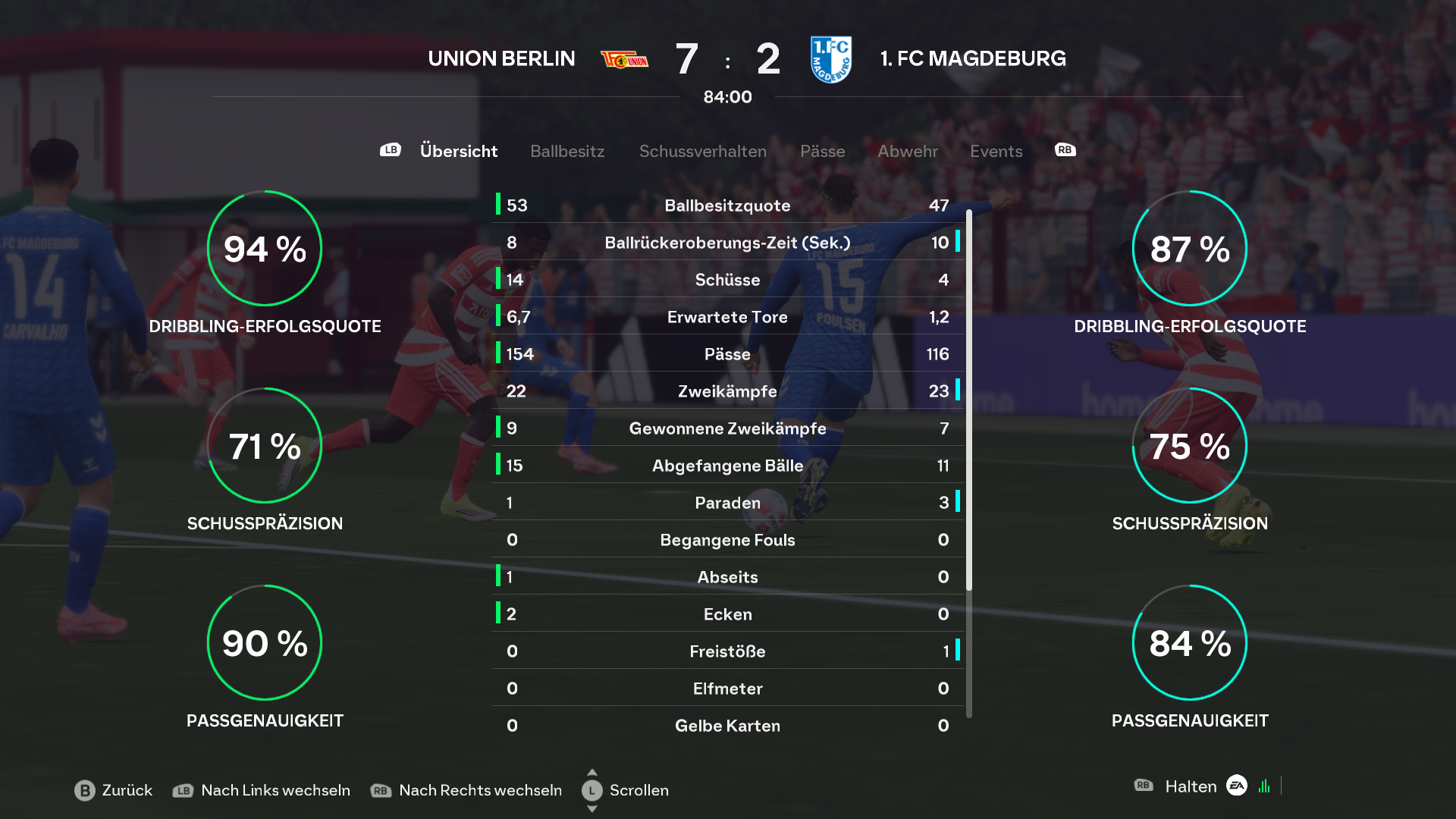The width and height of the screenshot is (1456, 819).
Task: Select the Schussverhalten tab
Action: pos(702,151)
